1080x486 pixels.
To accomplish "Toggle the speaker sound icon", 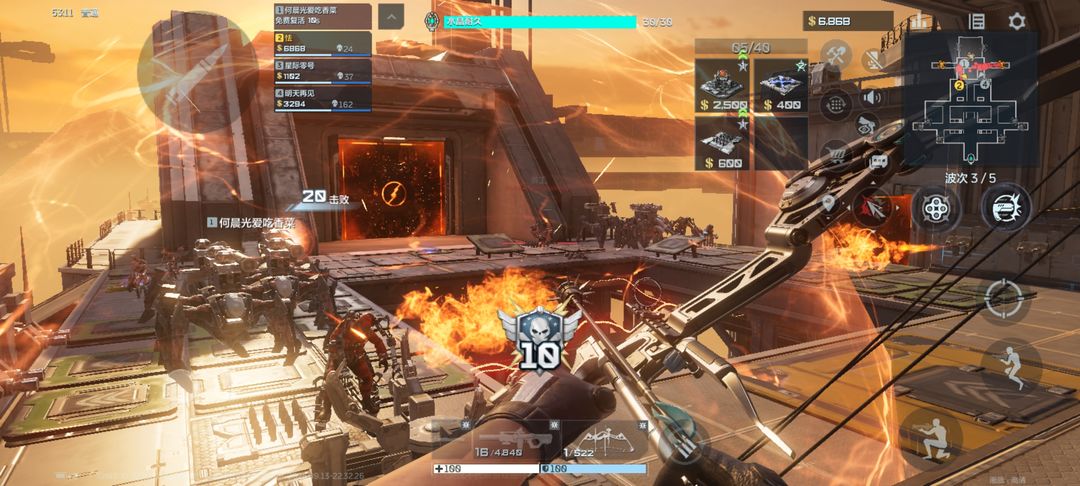I will point(871,97).
